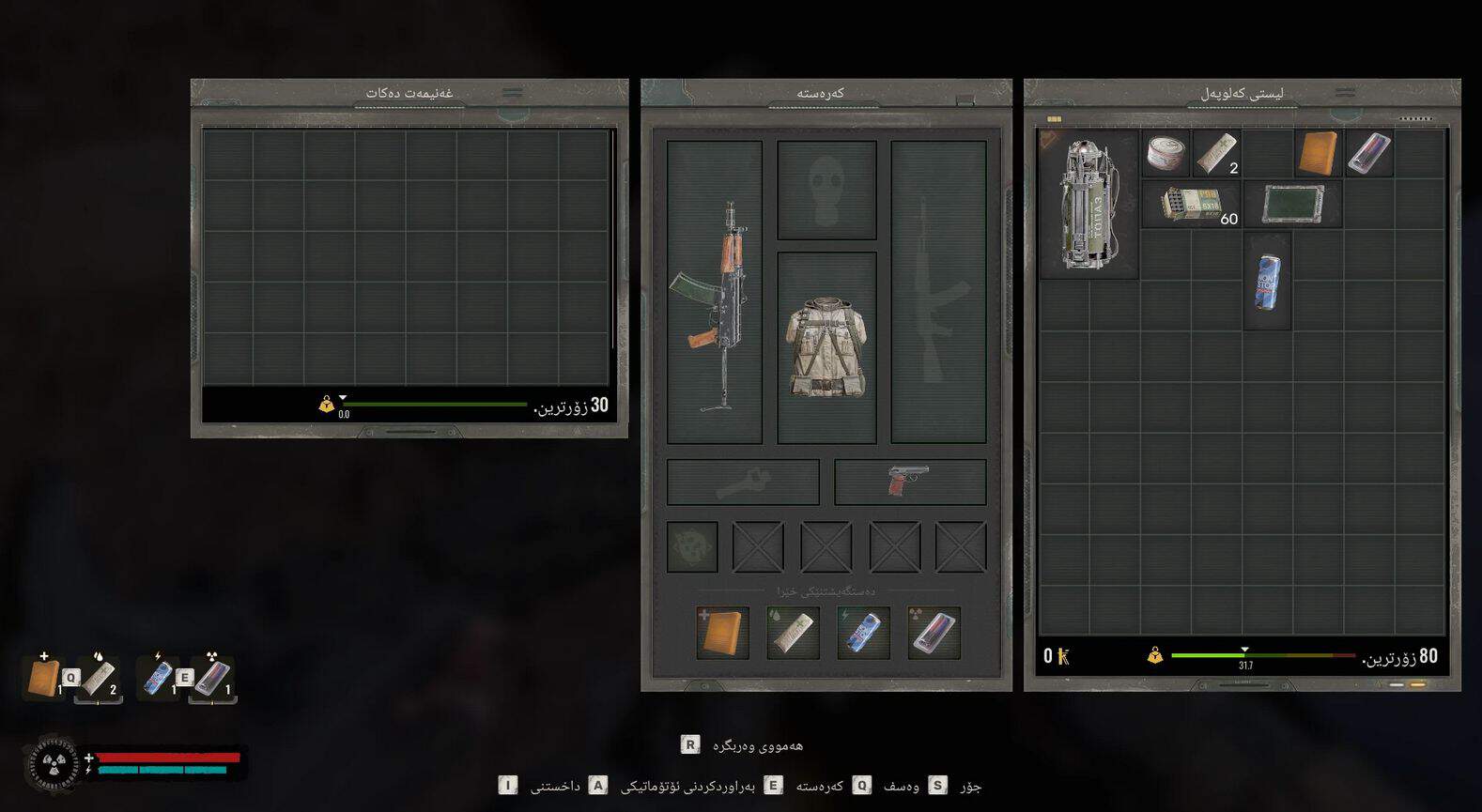Click the energy drink quick slot in equipment panel
Image resolution: width=1482 pixels, height=812 pixels.
point(863,632)
